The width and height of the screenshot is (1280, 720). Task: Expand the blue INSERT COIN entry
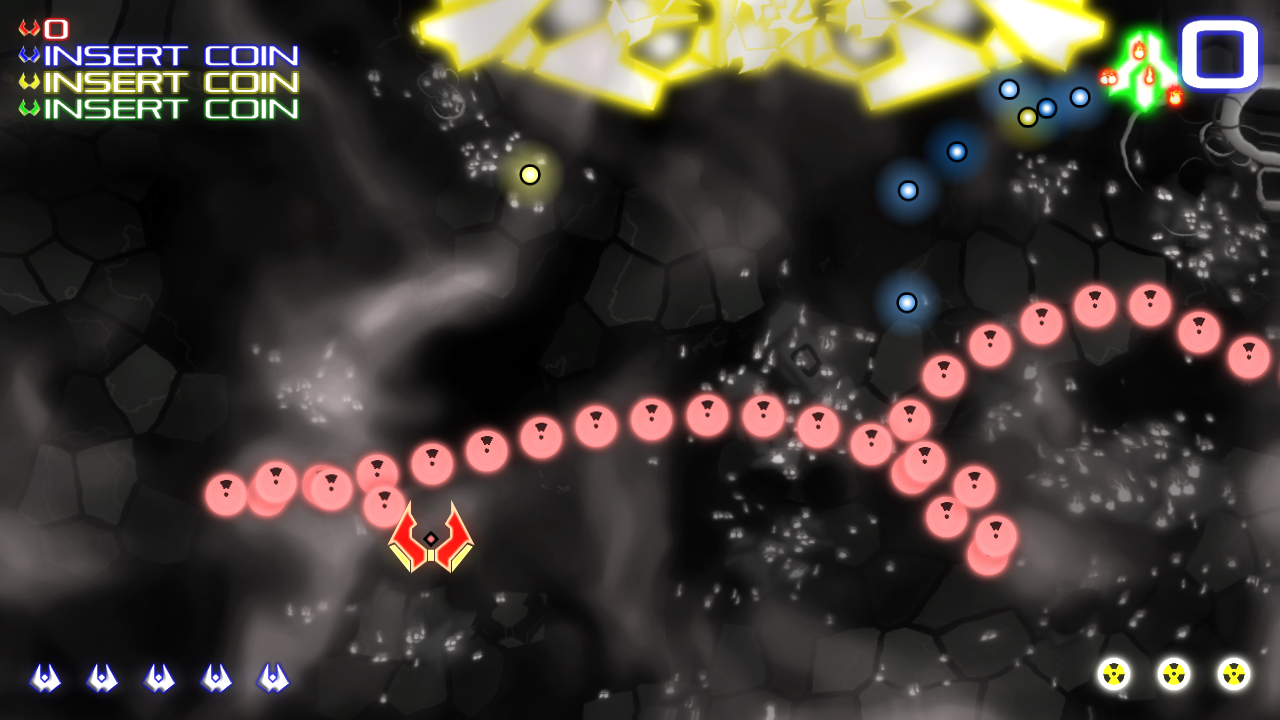click(x=168, y=58)
